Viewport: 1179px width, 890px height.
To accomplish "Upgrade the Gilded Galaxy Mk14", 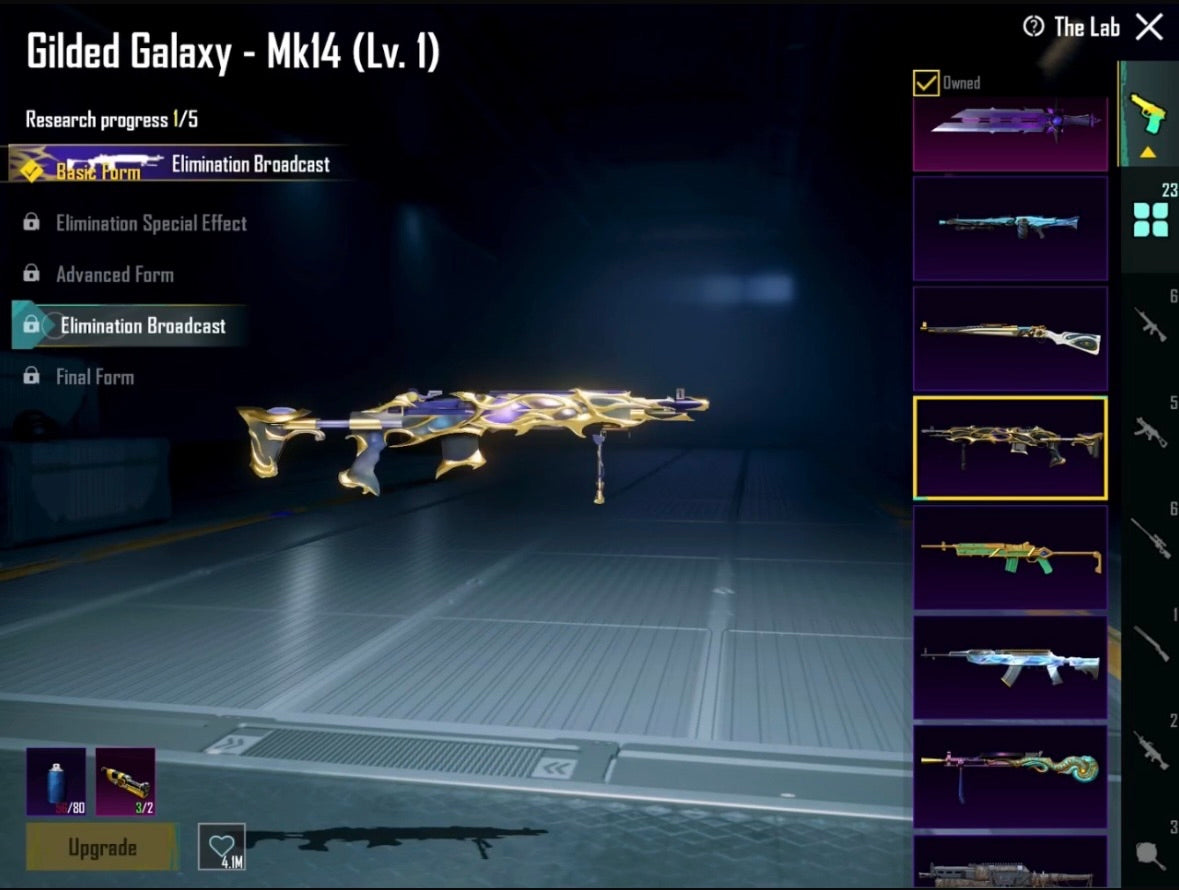I will click(x=102, y=848).
